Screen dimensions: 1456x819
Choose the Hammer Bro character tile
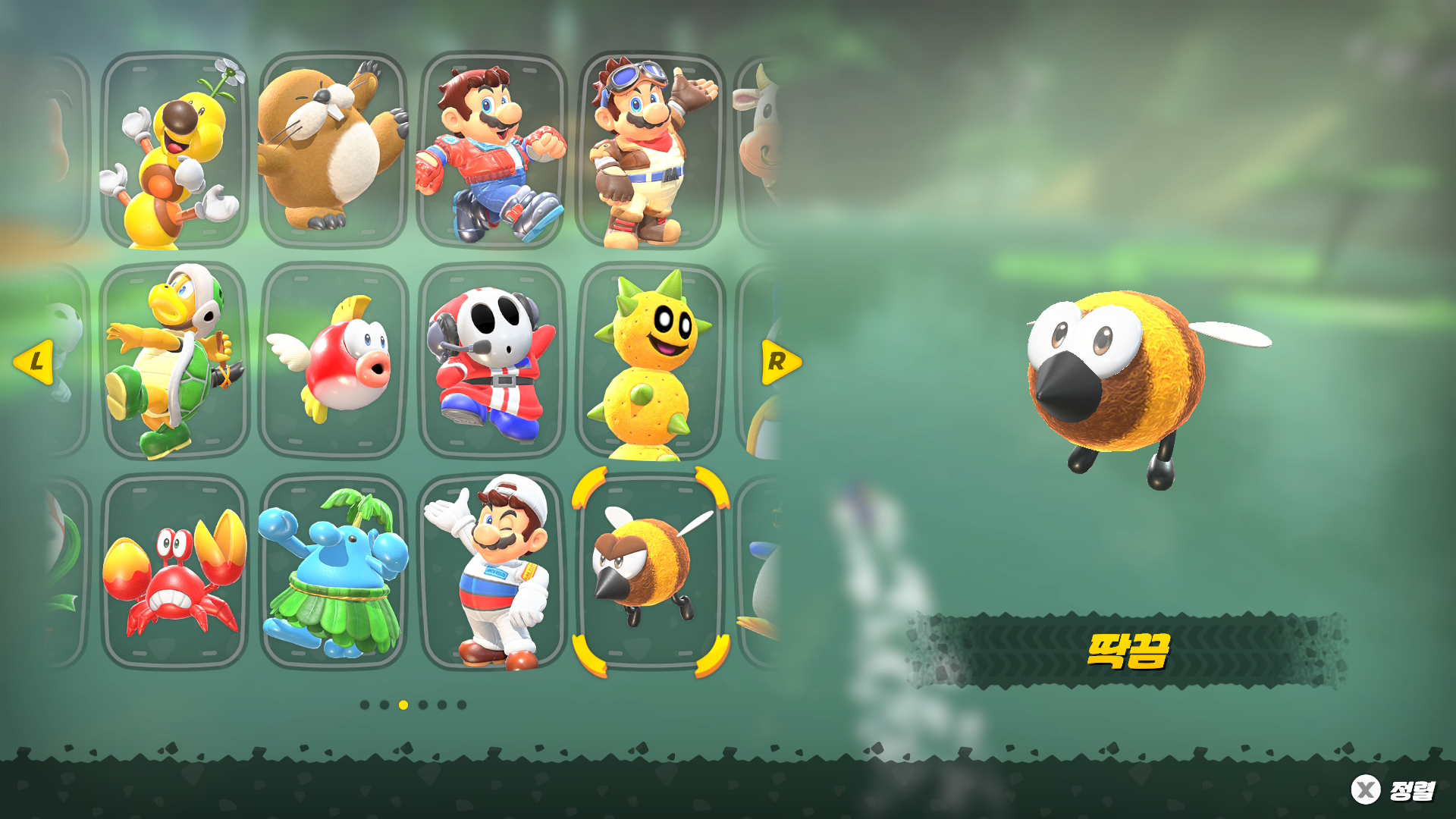[x=174, y=362]
